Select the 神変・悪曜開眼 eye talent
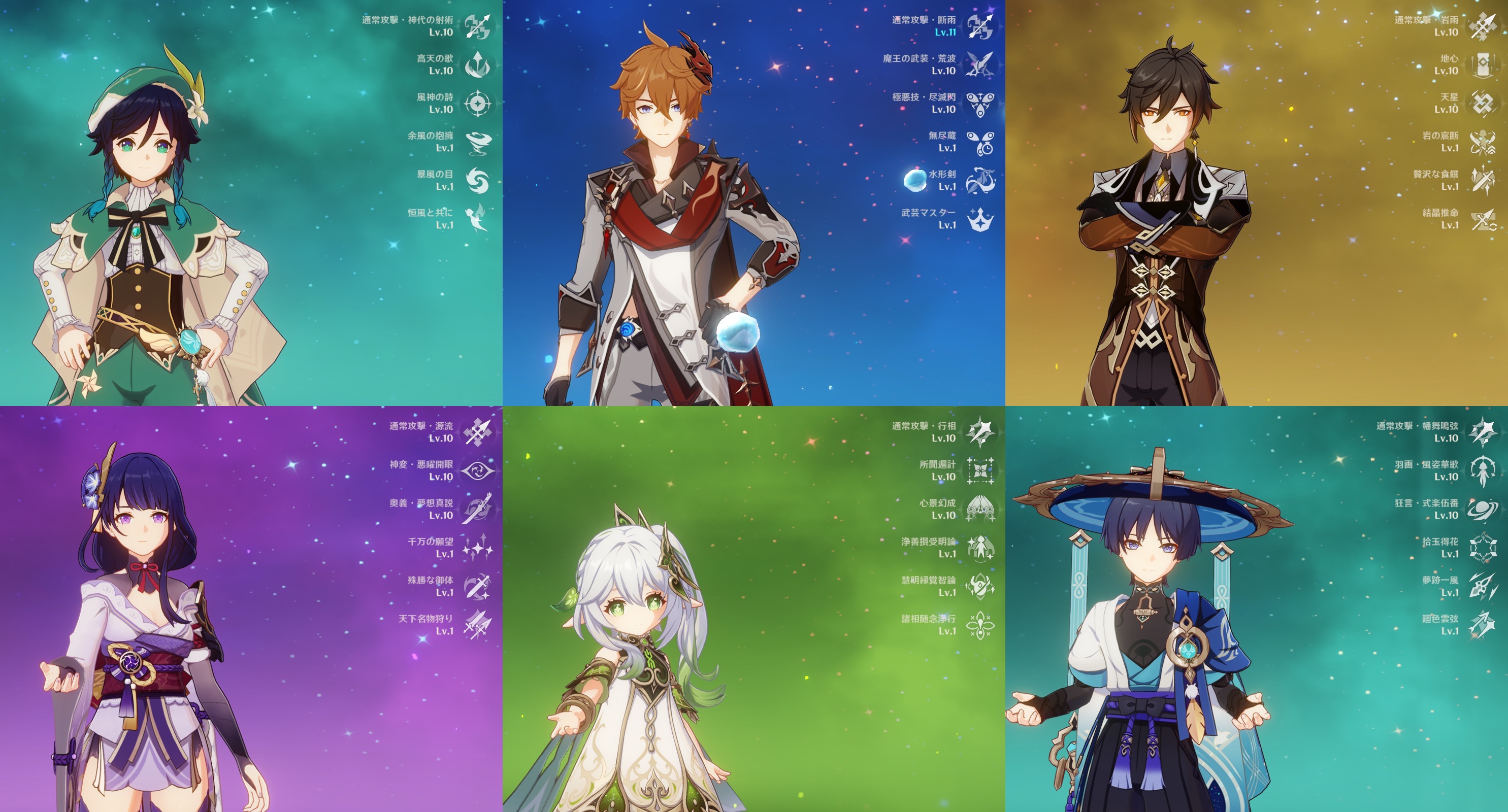1508x812 pixels. click(478, 470)
